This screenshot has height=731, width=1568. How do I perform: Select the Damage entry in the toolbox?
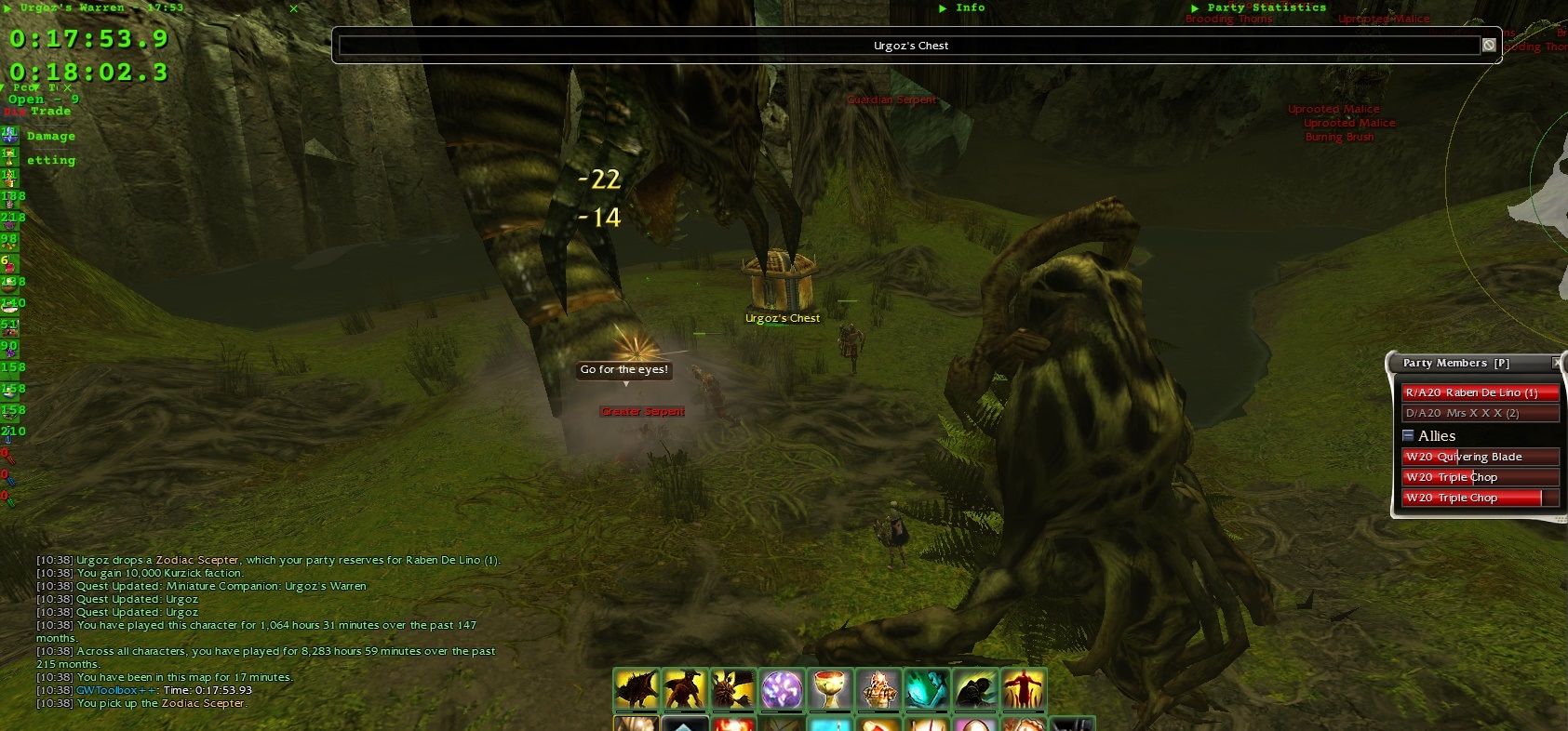51,136
